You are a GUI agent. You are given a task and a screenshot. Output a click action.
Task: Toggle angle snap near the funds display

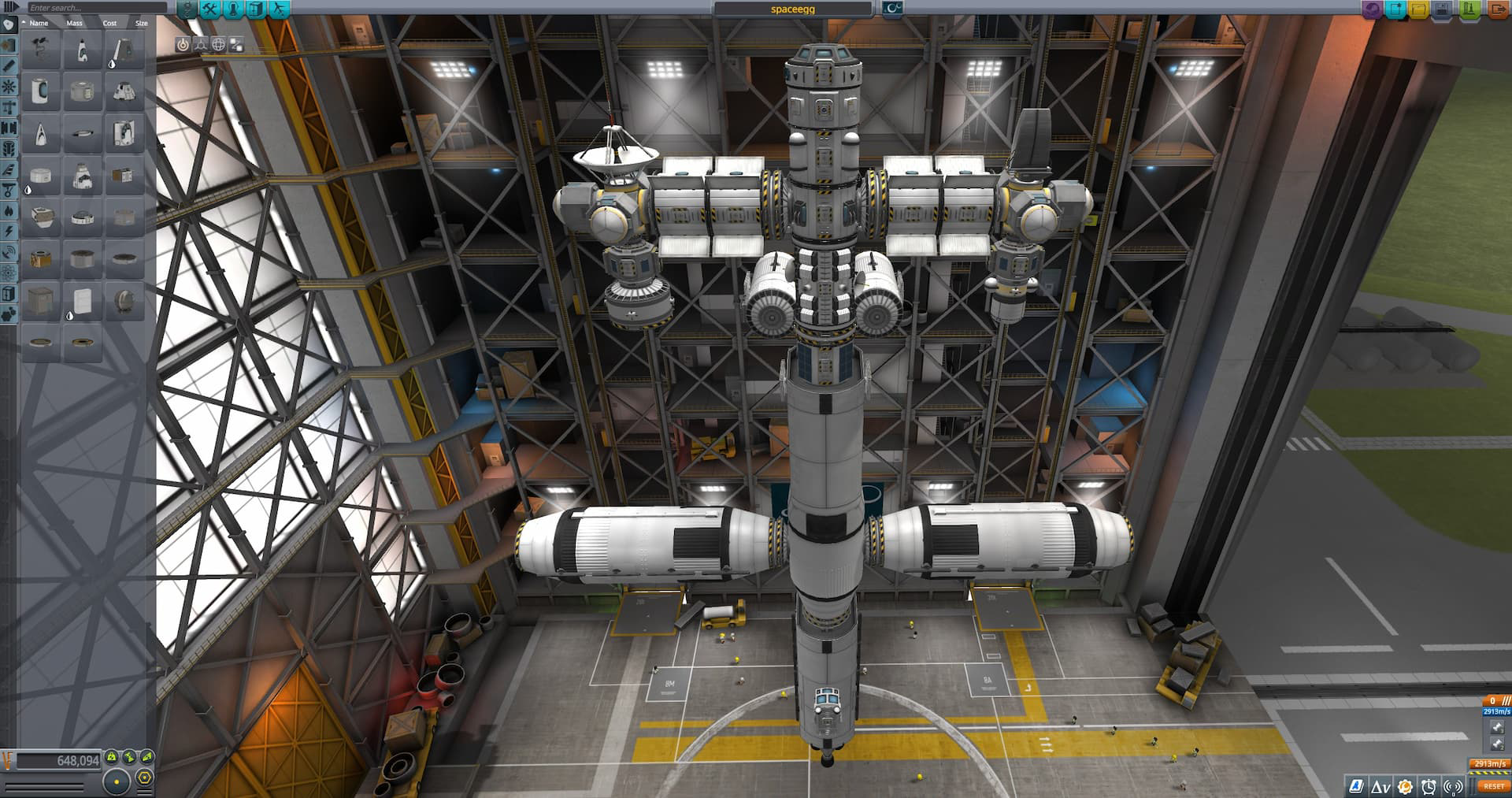pos(144,778)
